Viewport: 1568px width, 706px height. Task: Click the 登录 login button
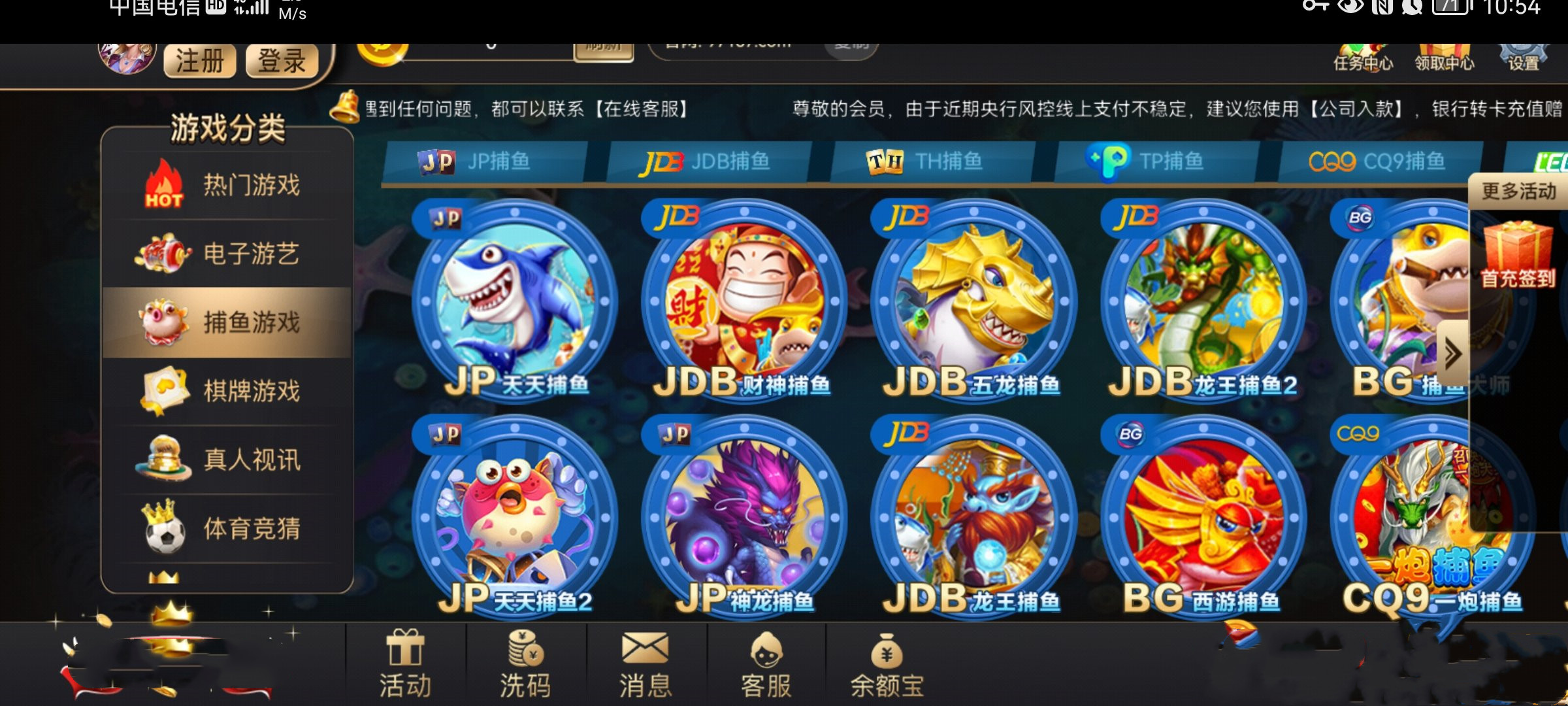point(281,61)
